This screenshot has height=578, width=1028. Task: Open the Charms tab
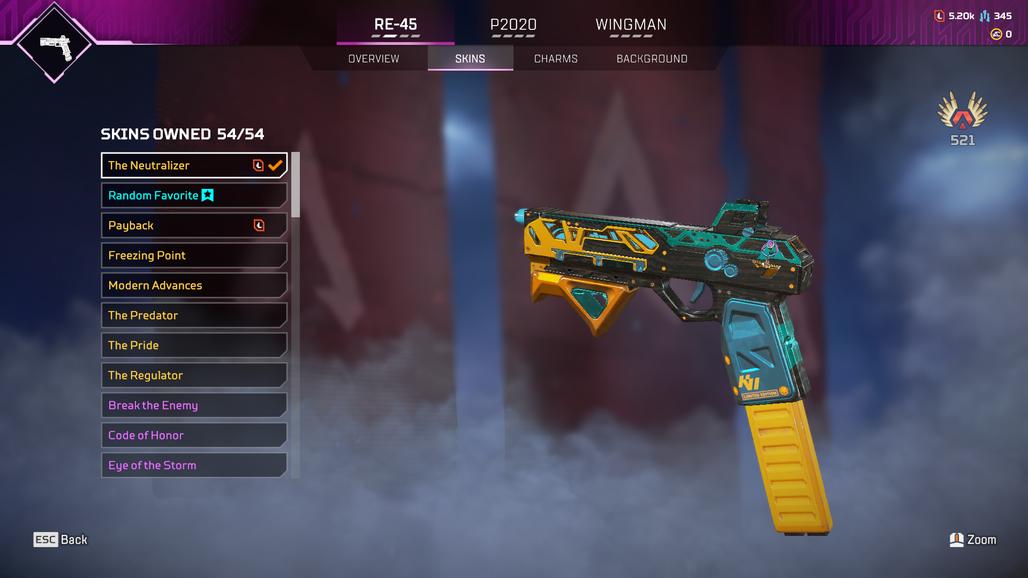click(555, 59)
